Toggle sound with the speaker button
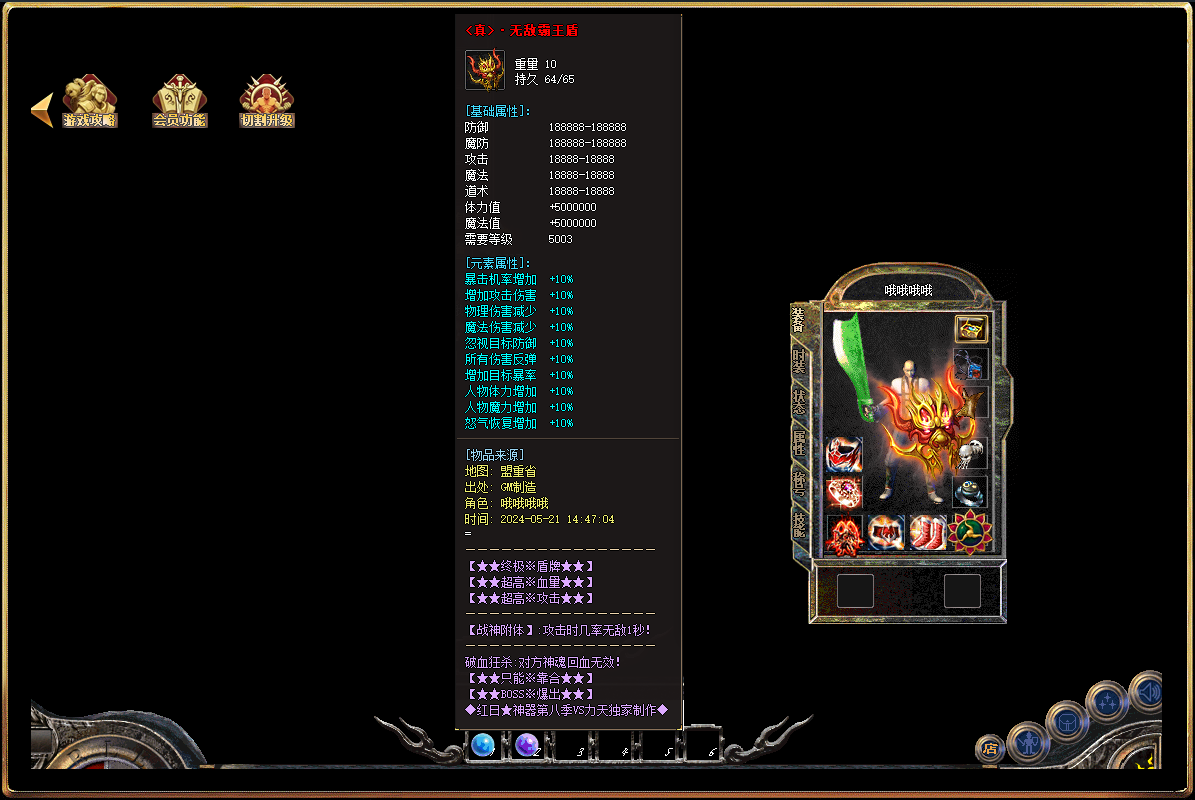Viewport: 1195px width, 800px height. click(1148, 691)
